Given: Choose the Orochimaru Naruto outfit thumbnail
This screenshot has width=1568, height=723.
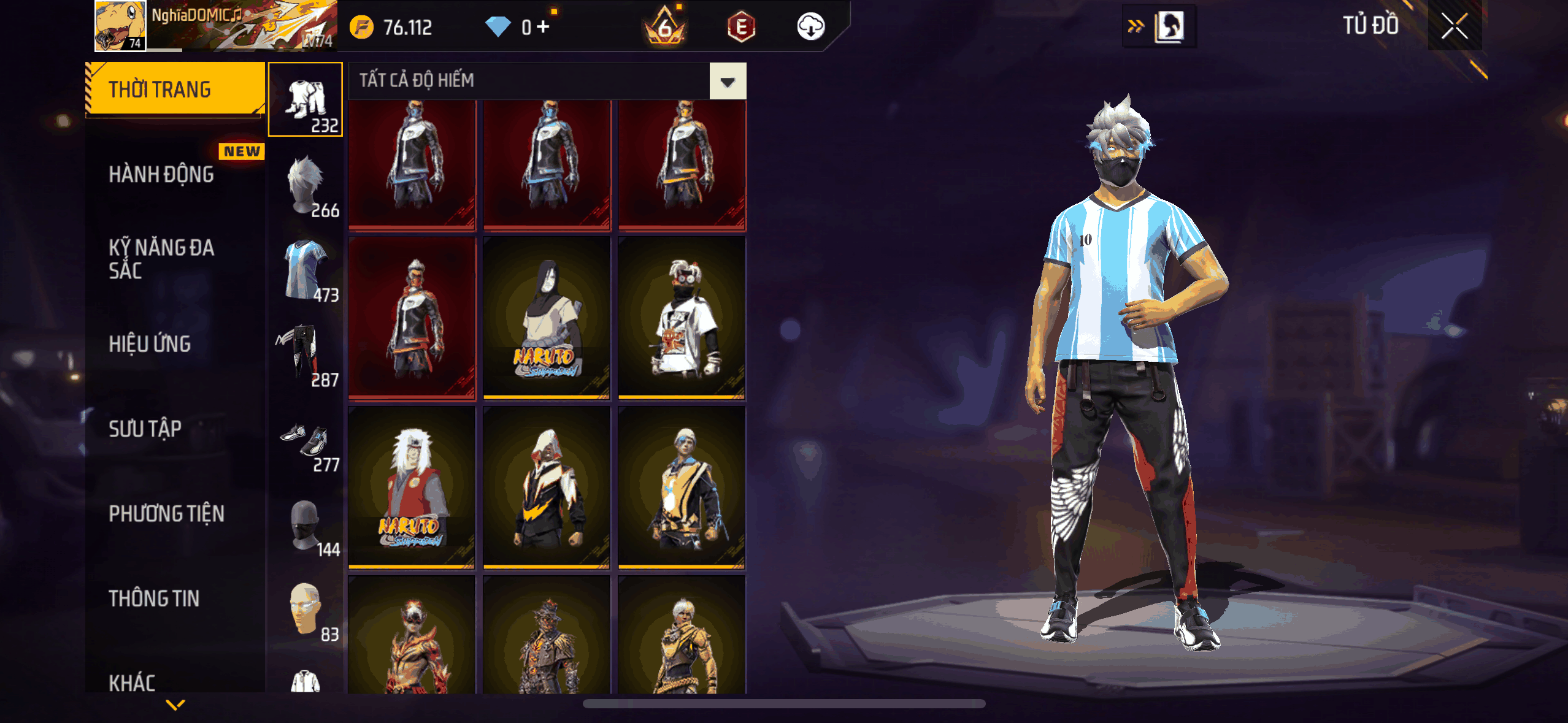Looking at the screenshot, I should (x=547, y=318).
